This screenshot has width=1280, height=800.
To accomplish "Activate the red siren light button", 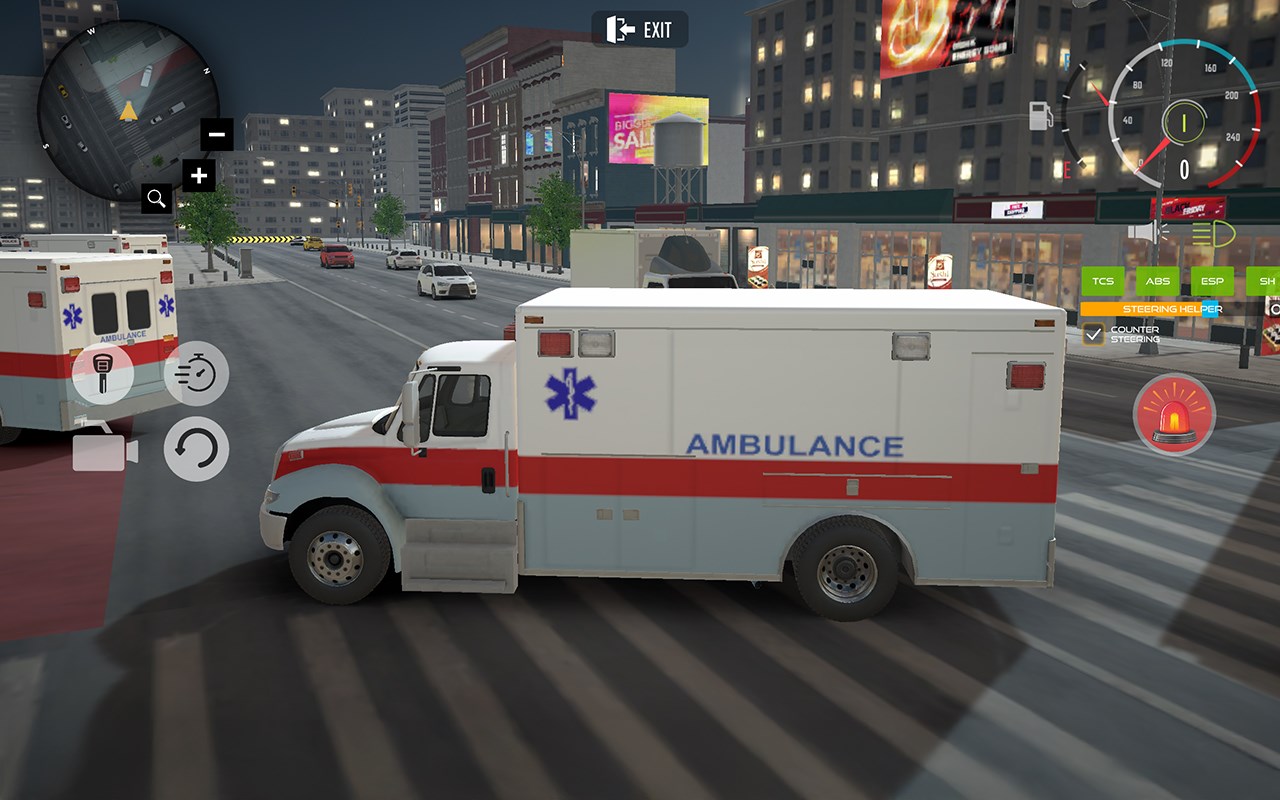I will [x=1173, y=415].
